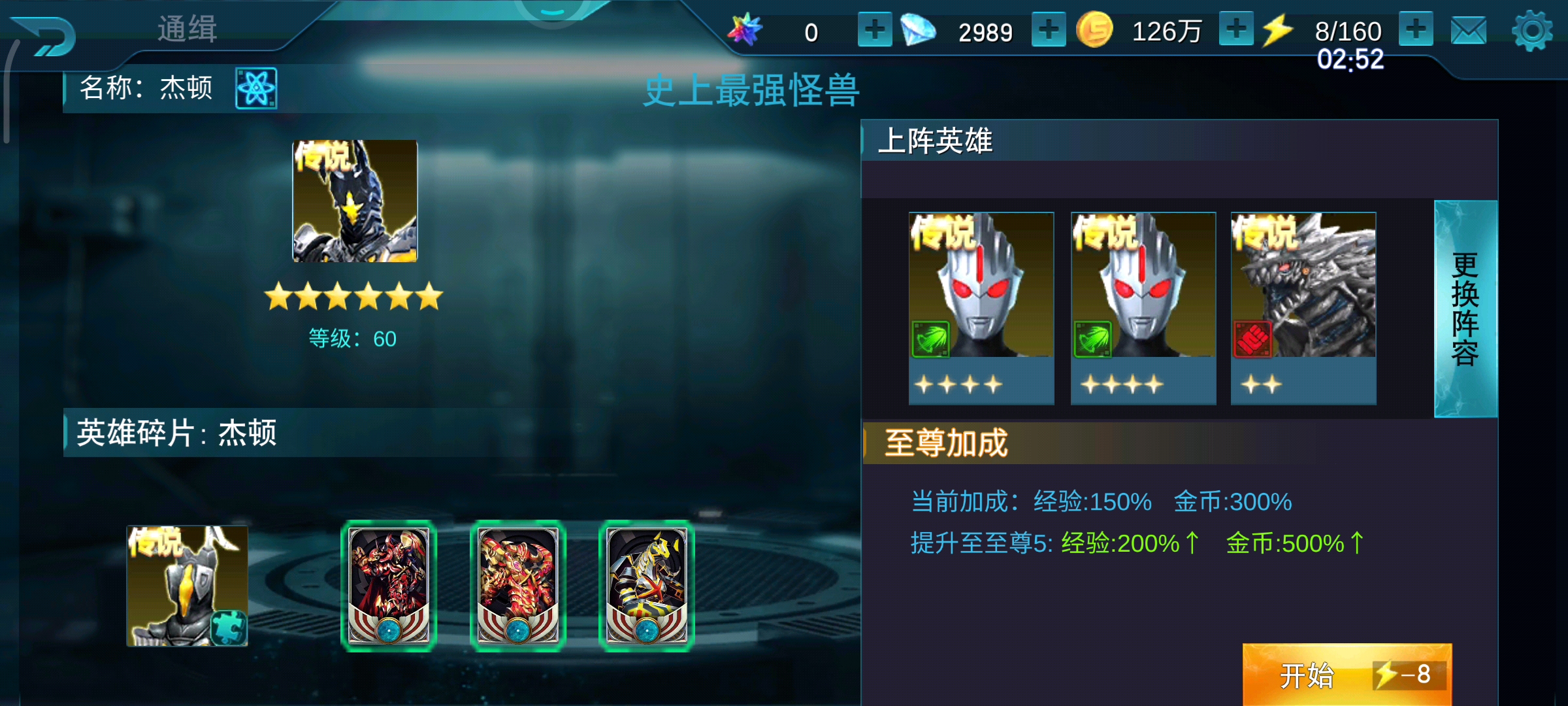Viewport: 1568px width, 706px height.
Task: Click 杰顿's 传说 portrait thumbnail
Action: point(355,201)
